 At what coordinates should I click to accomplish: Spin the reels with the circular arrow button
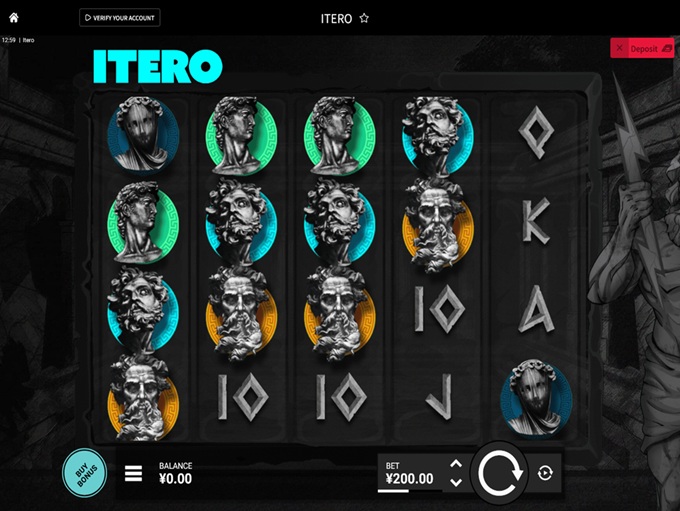pos(500,472)
